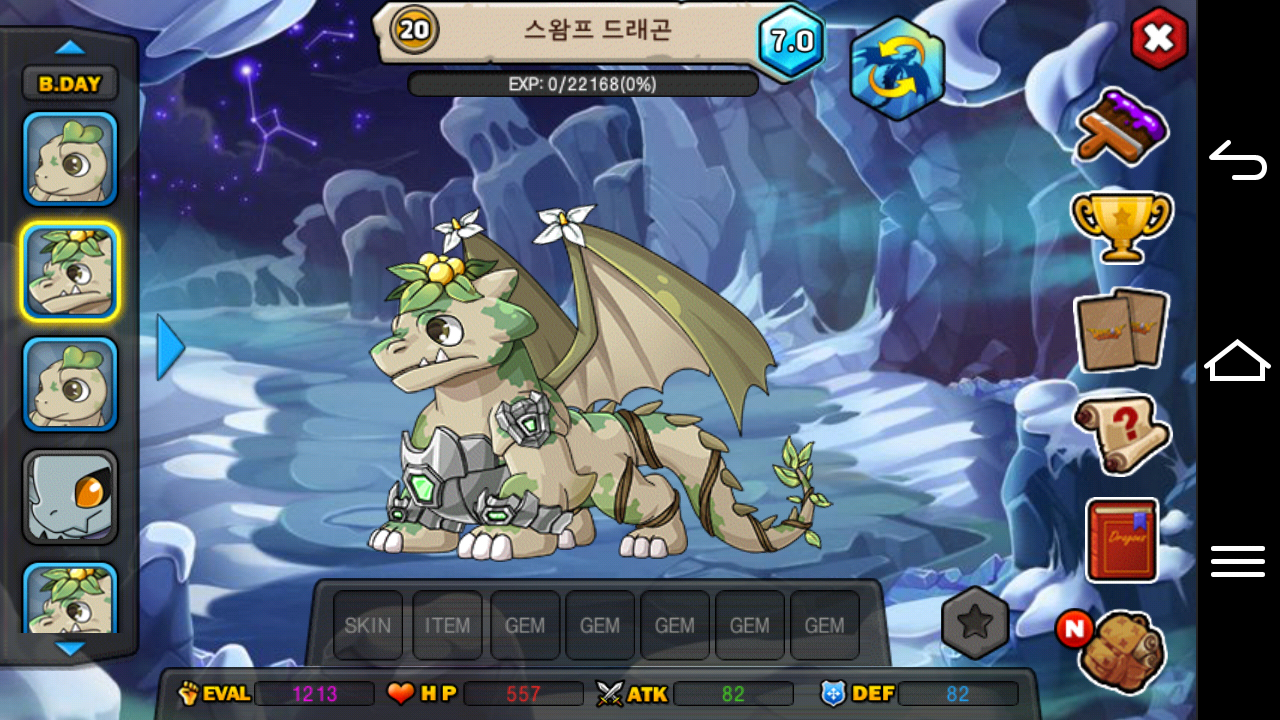Open the question mark scroll
Screen dimensions: 1280x720
coord(1121,434)
